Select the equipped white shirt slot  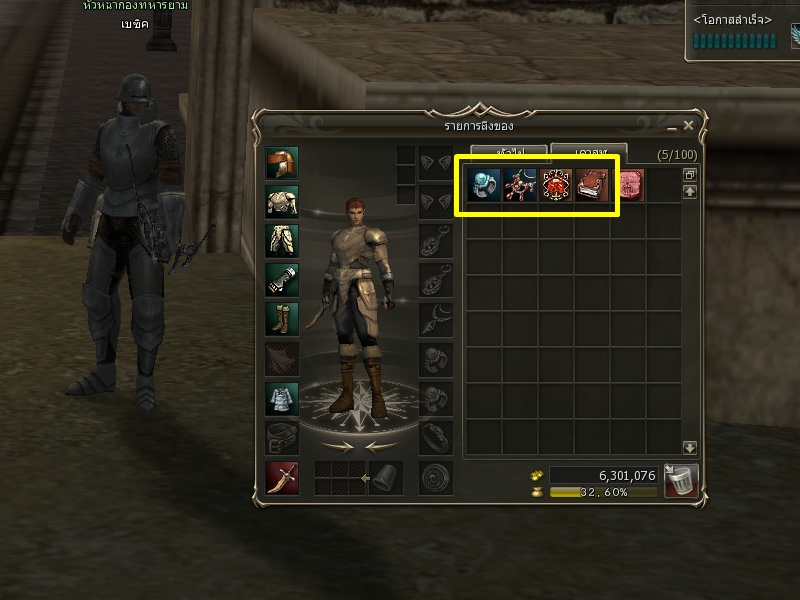[x=281, y=398]
